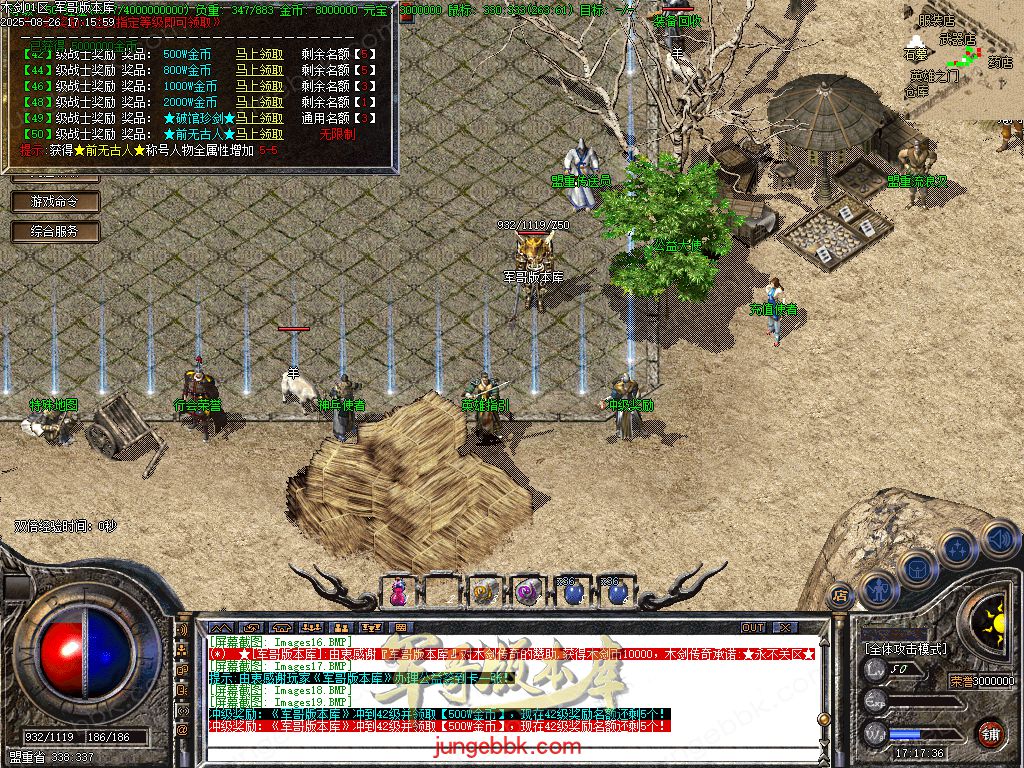Open the stall with the red 铺 button
The image size is (1024, 768).
tap(990, 733)
